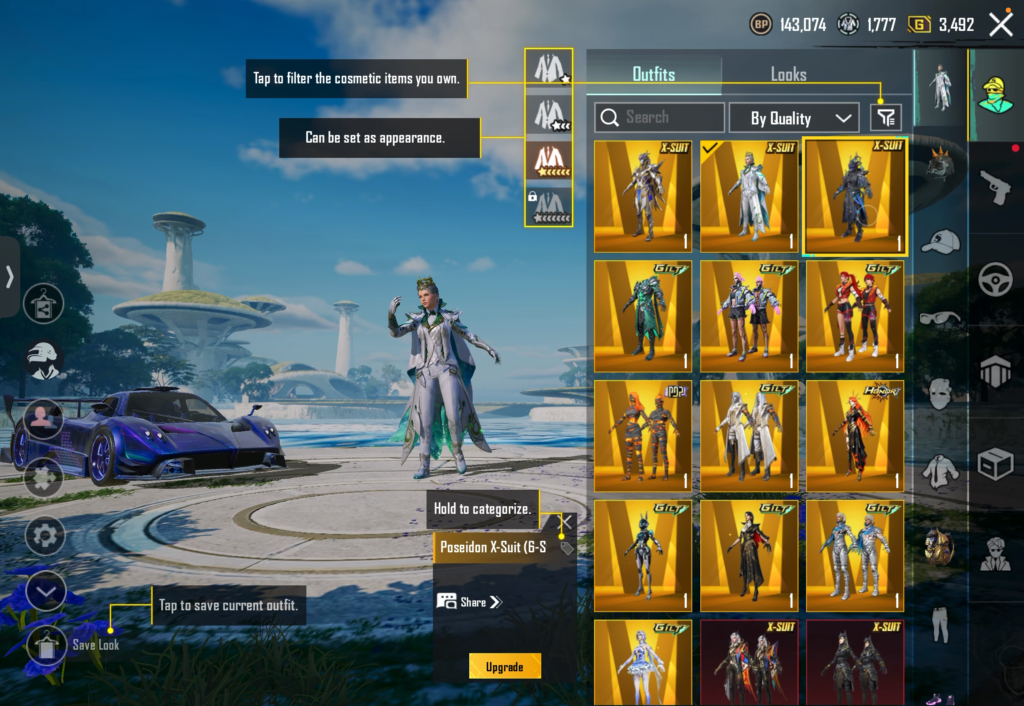Expand the left side panel arrow
The image size is (1024, 706).
click(10, 276)
